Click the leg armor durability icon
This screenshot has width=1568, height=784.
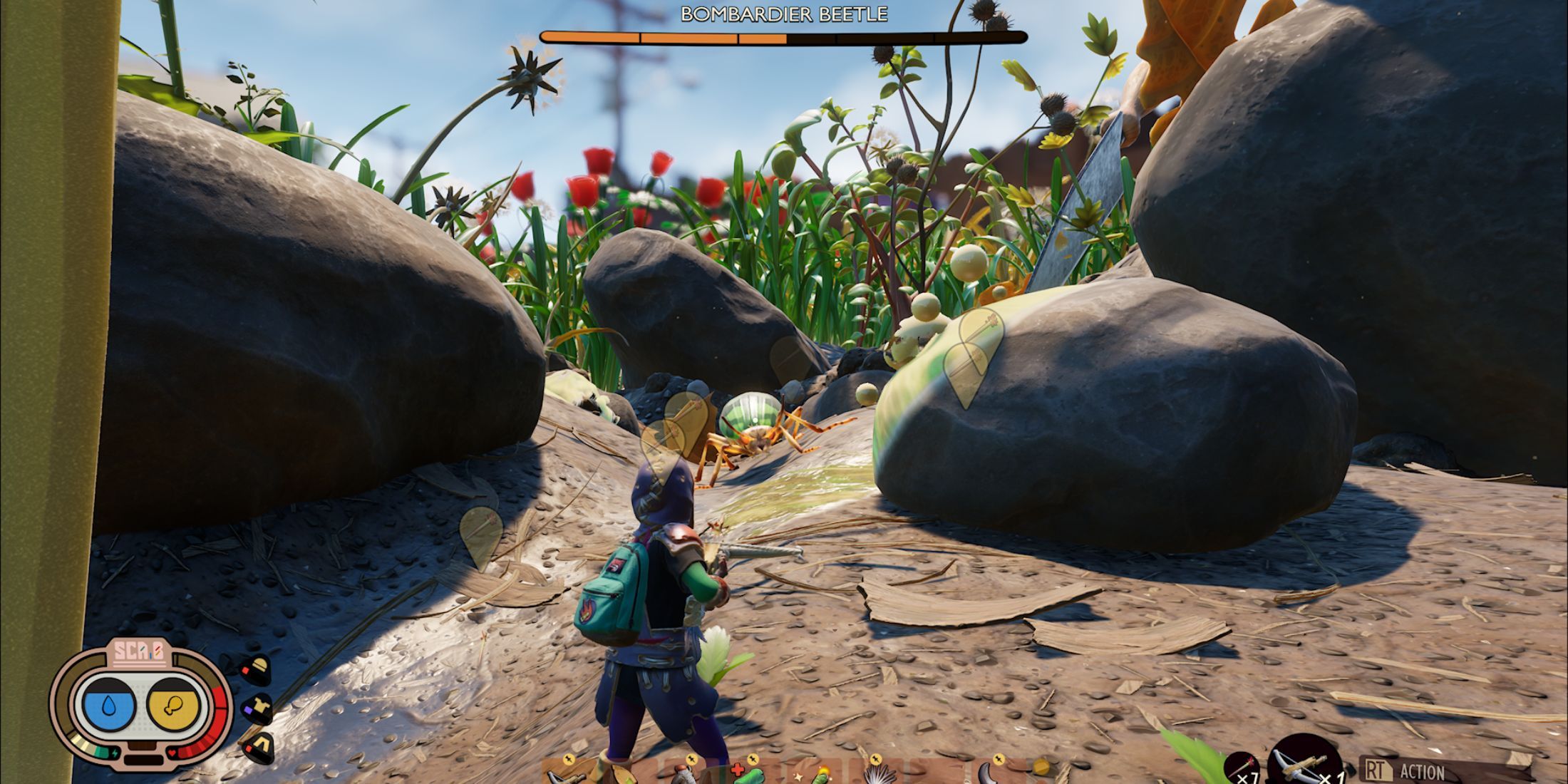(x=257, y=747)
